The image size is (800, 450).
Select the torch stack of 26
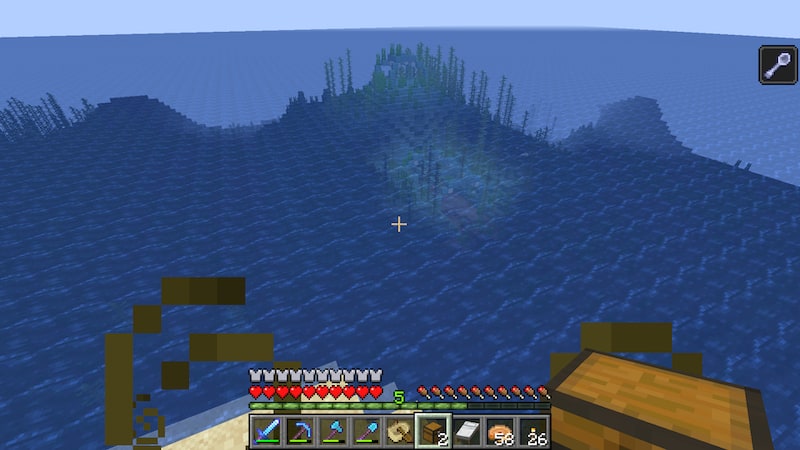533,431
